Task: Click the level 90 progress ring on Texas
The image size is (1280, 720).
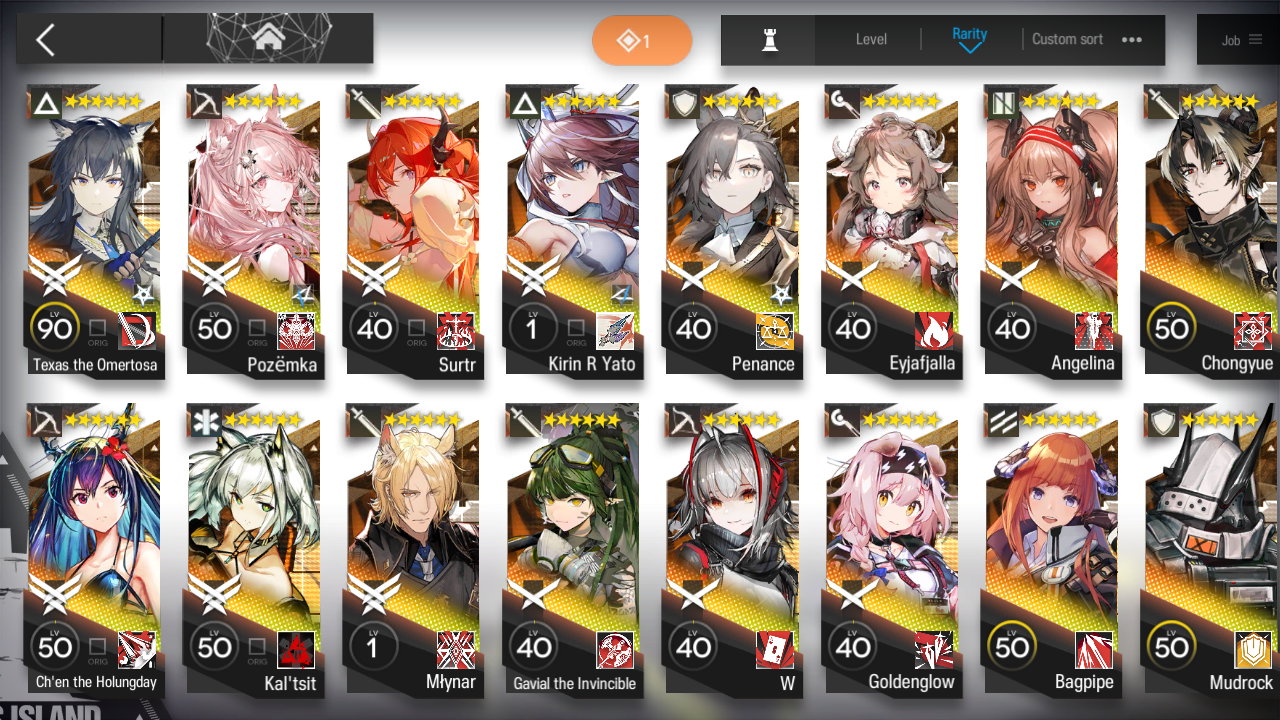Action: [55, 327]
